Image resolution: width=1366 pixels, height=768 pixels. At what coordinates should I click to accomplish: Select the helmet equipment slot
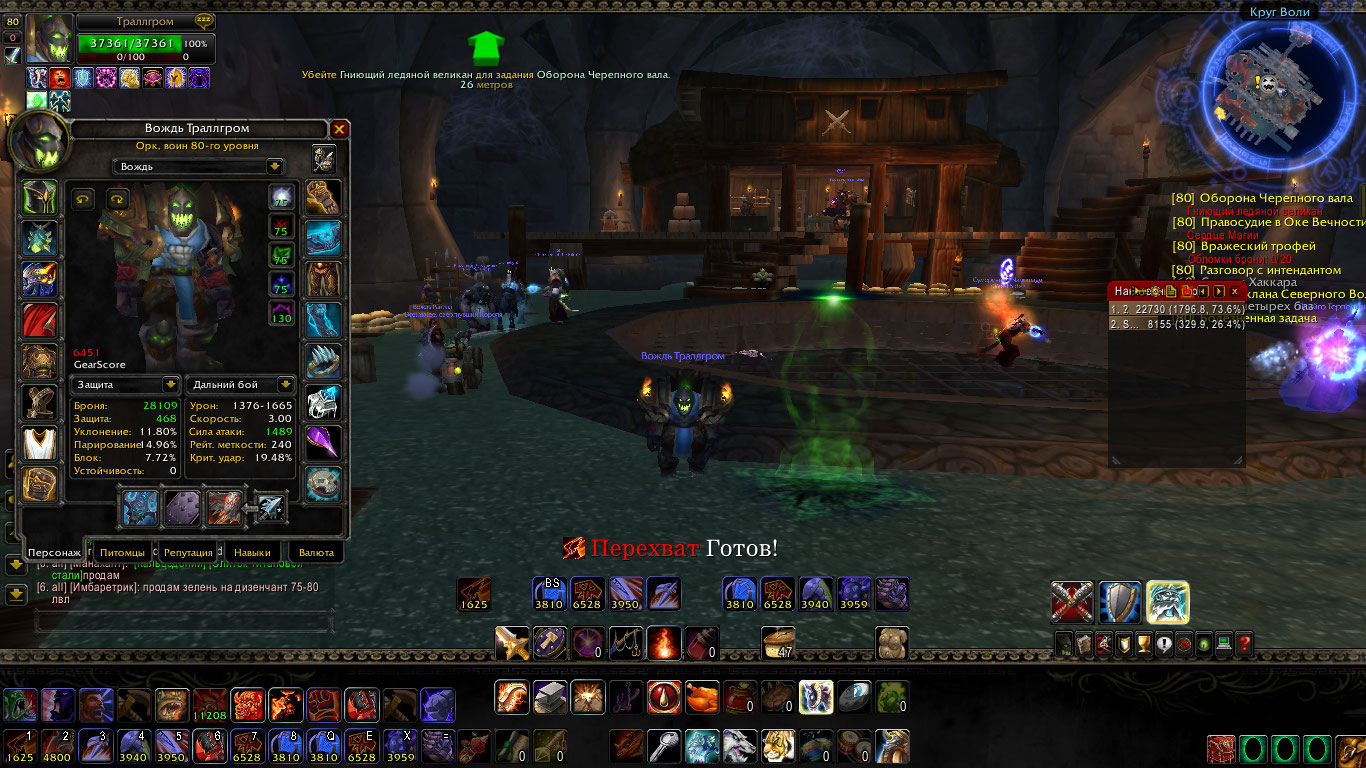point(40,198)
